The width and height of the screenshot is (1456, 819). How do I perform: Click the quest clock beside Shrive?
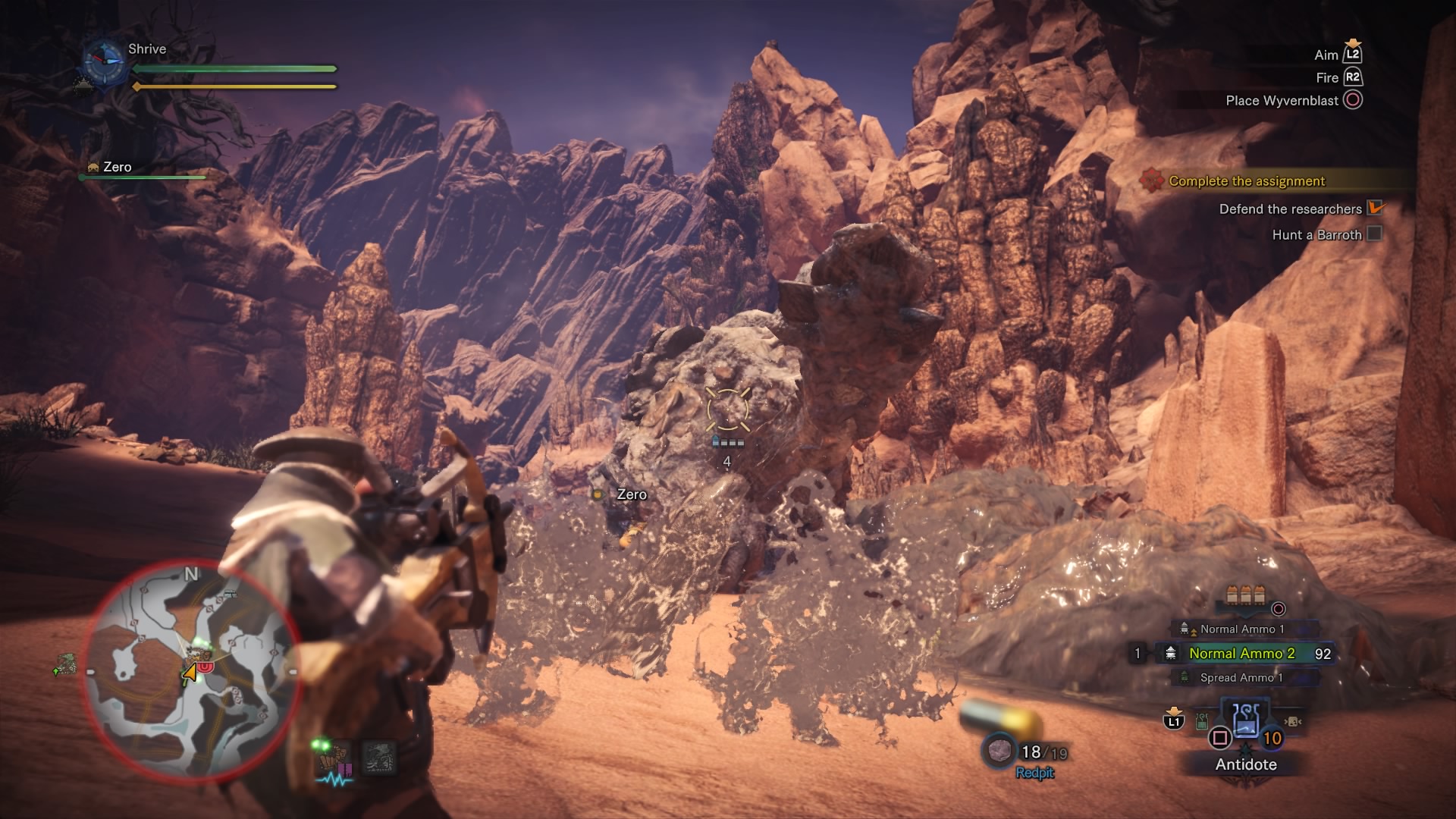coord(103,61)
